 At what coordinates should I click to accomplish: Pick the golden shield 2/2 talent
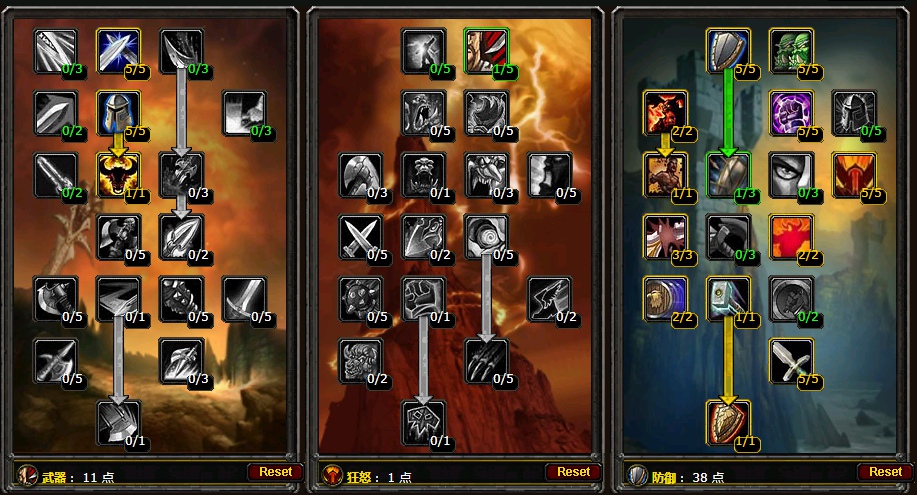[665, 299]
